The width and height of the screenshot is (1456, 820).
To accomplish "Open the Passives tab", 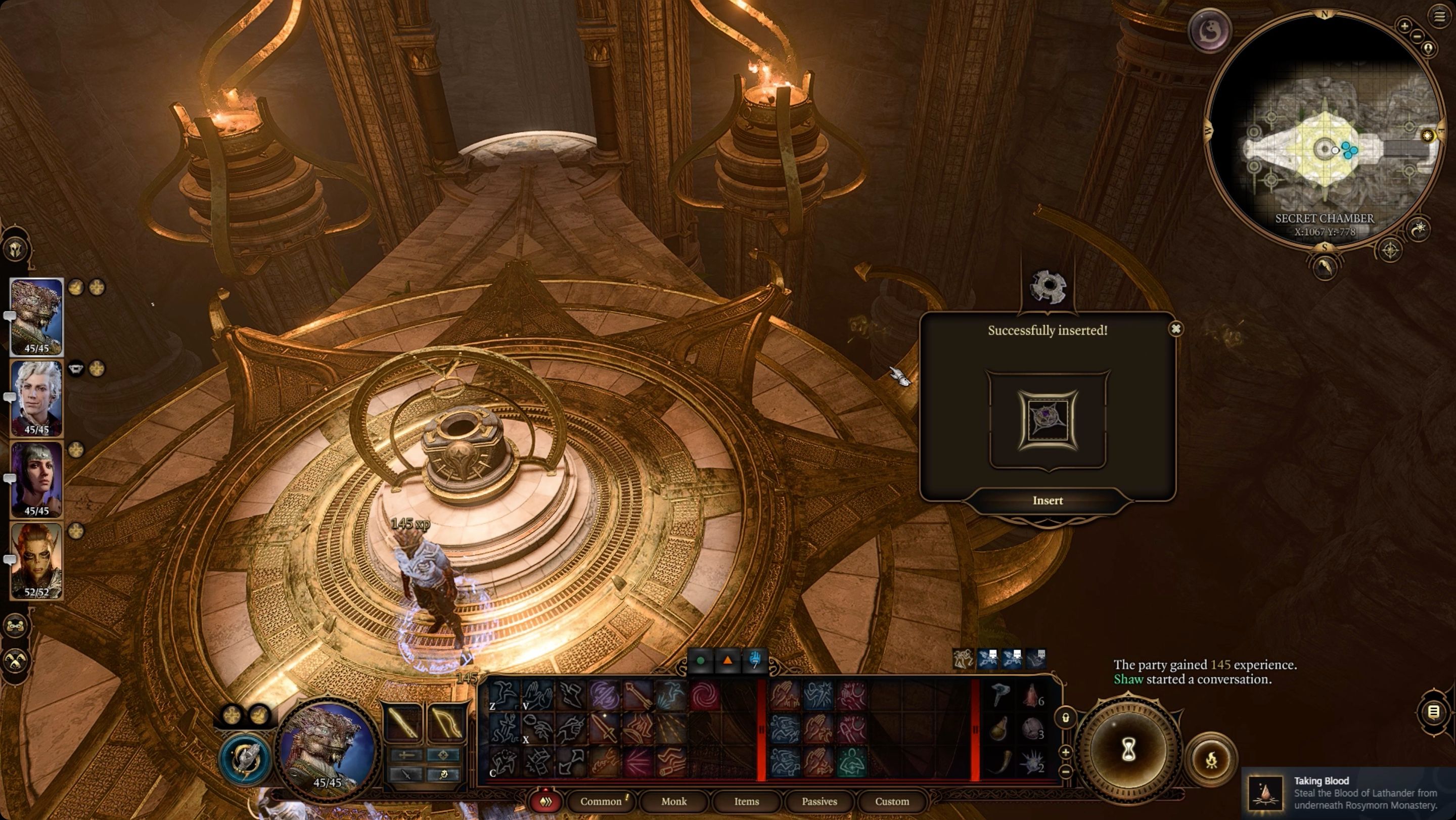I will coord(820,801).
